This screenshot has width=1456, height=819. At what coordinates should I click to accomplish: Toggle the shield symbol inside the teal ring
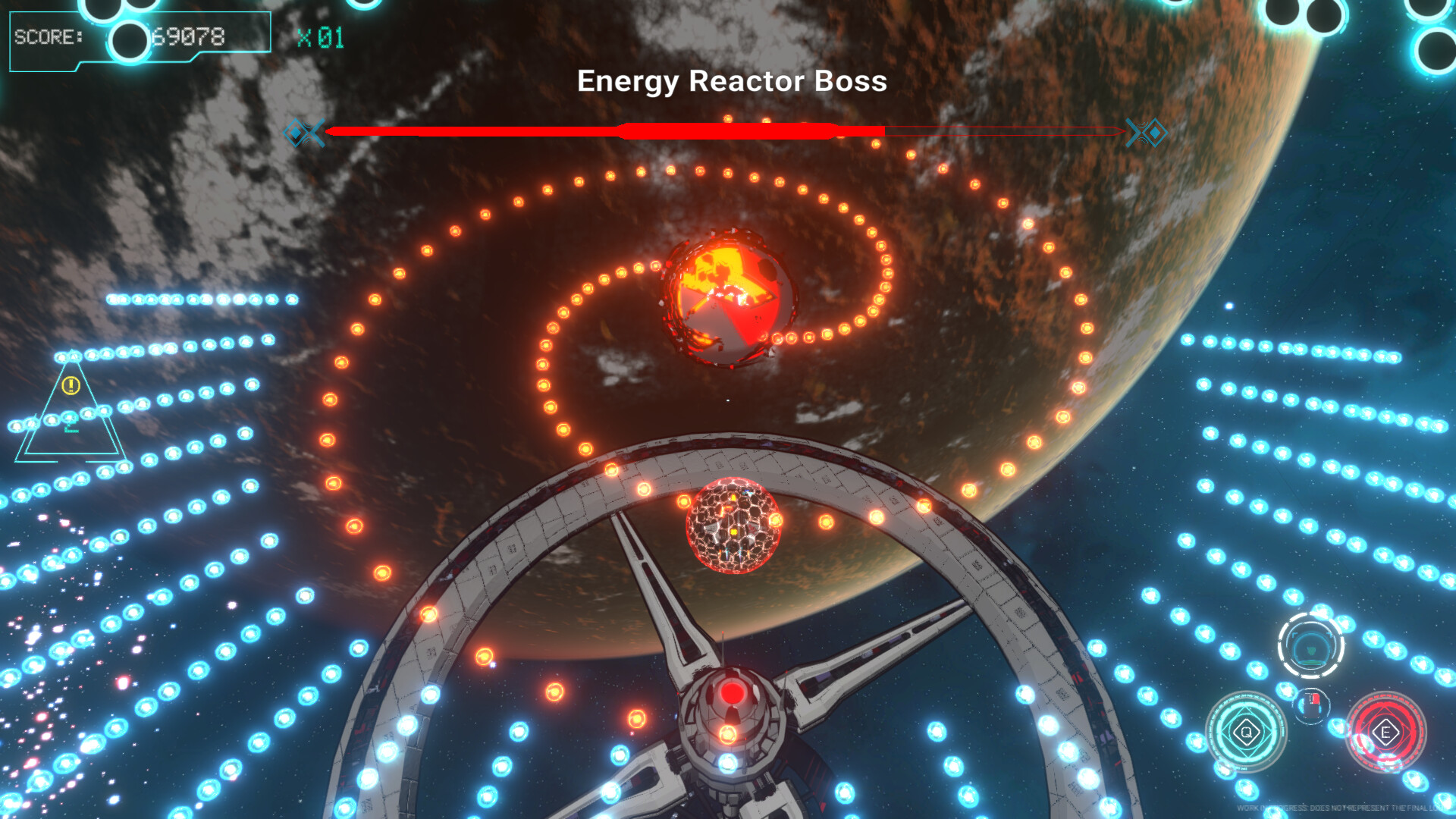point(1311,650)
